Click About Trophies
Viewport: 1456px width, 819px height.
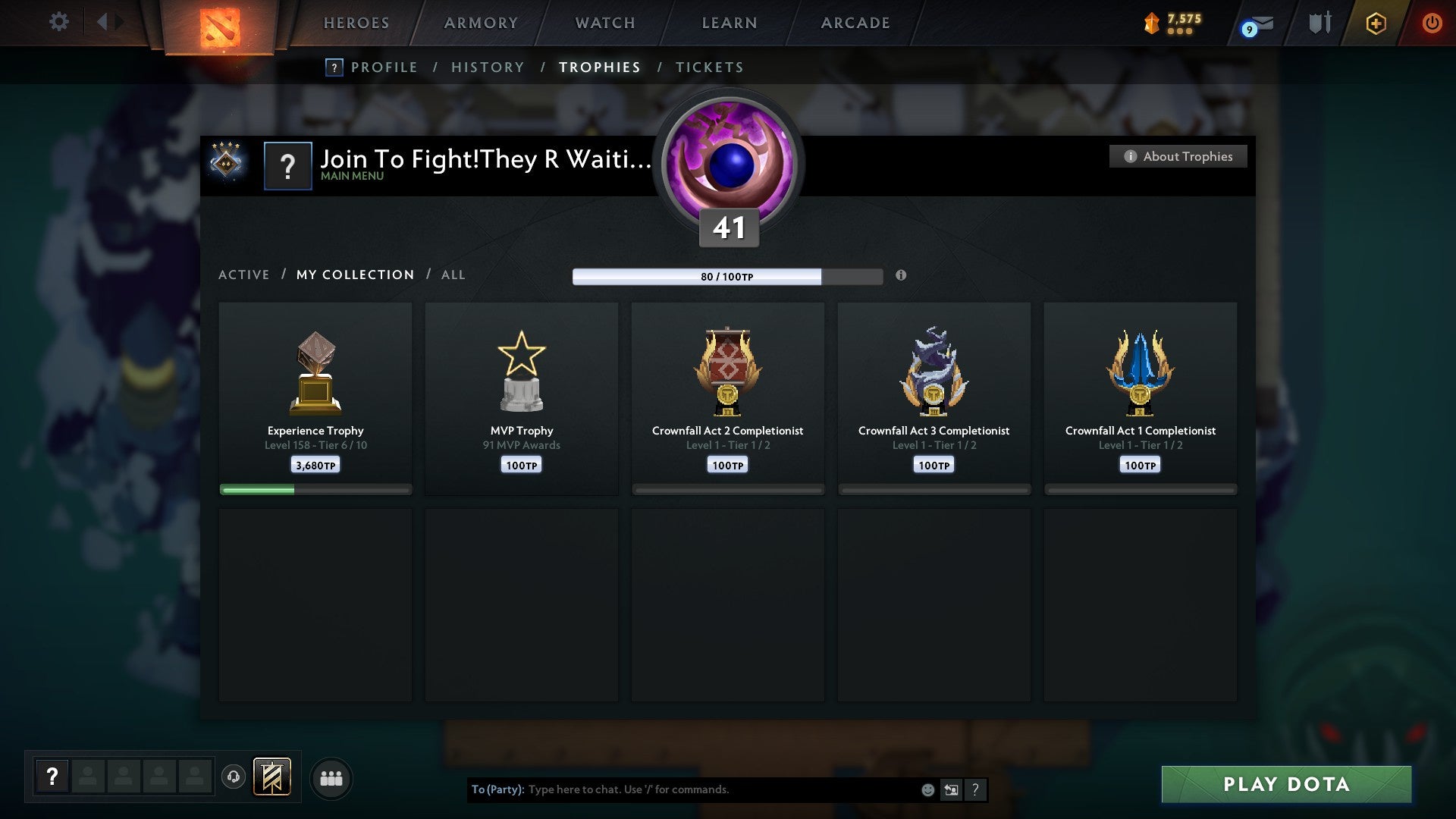pos(1177,156)
